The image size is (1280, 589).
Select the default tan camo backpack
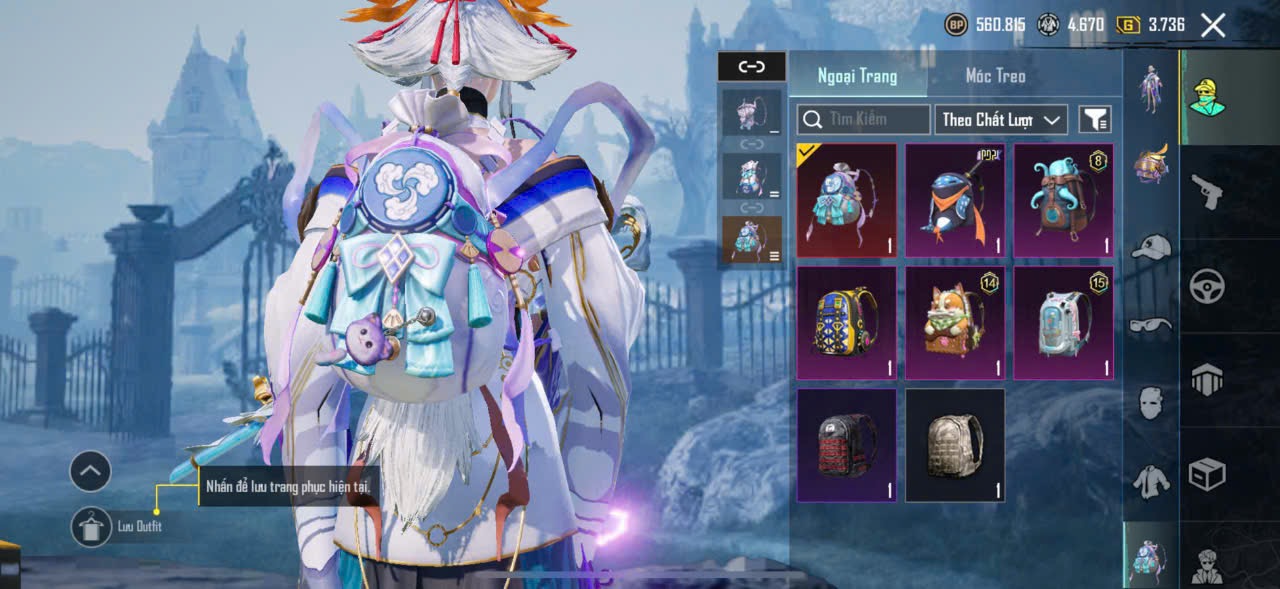(x=955, y=445)
